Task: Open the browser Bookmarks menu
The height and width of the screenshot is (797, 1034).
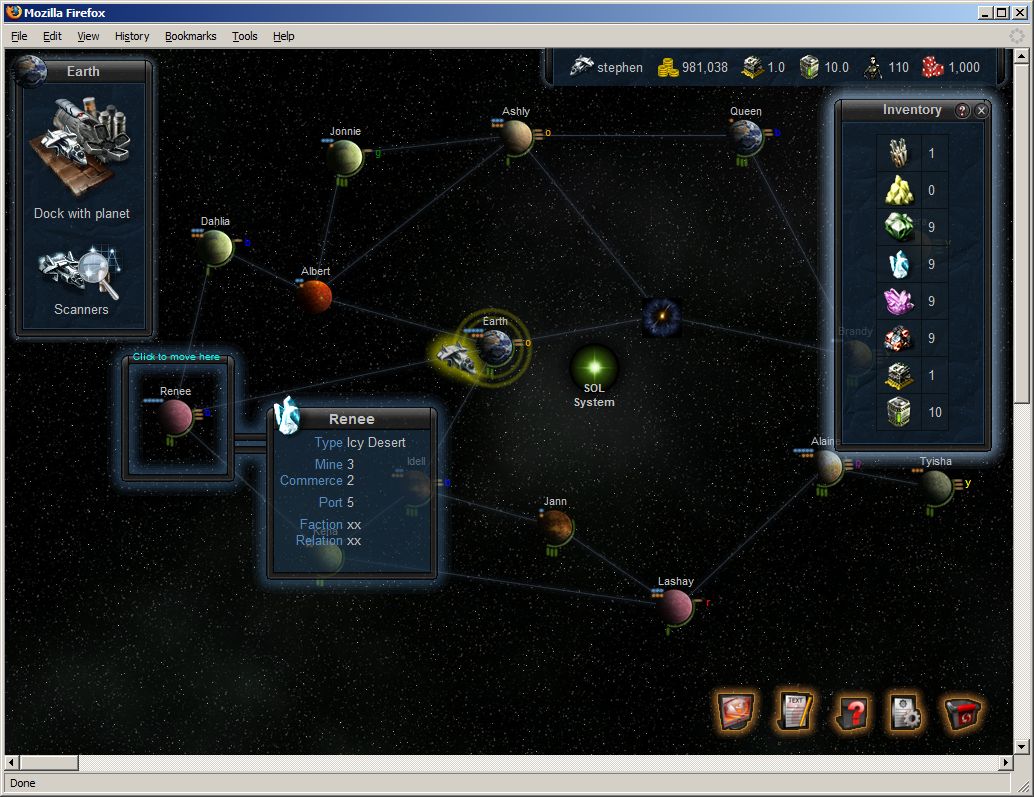Action: click(190, 36)
